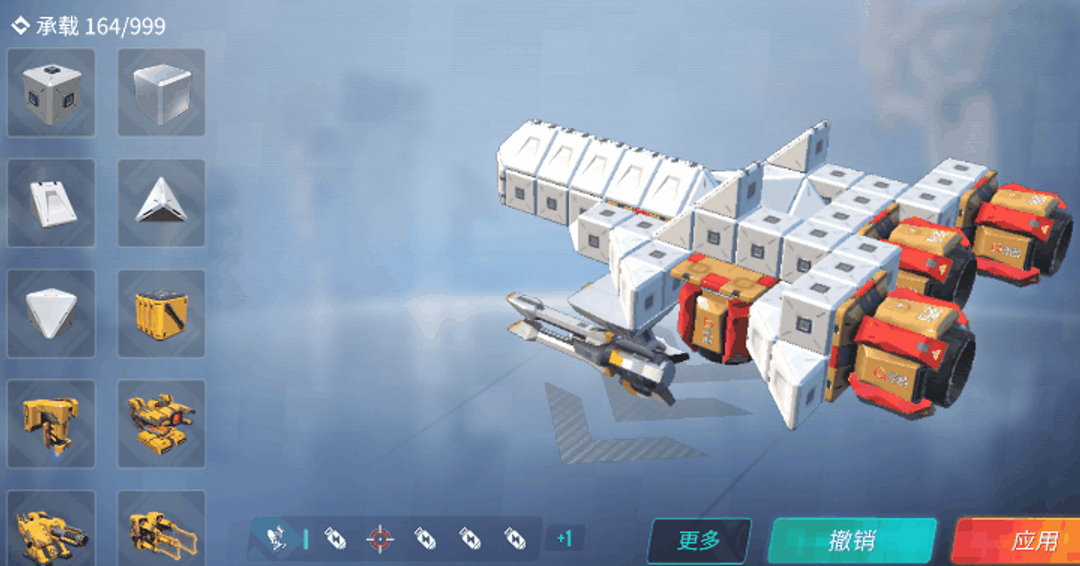Select the white triangular corner block
The image size is (1080, 566).
click(161, 203)
